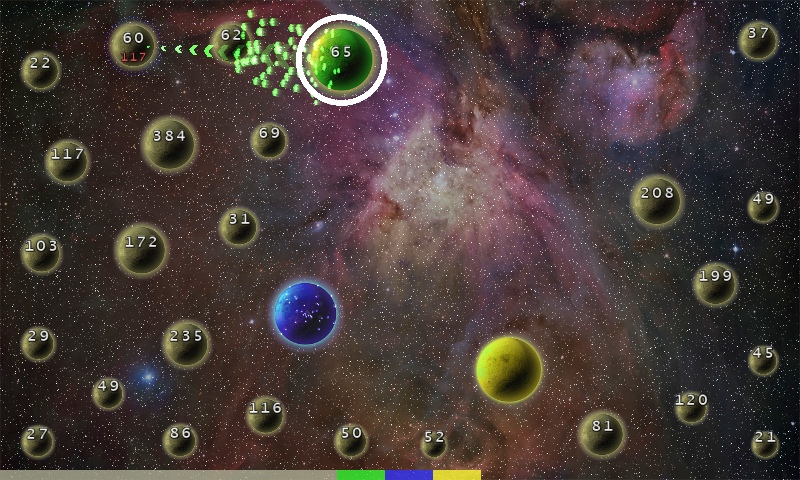Select the neutral planet numbered 31
Screen dimensions: 800x480
(239, 226)
